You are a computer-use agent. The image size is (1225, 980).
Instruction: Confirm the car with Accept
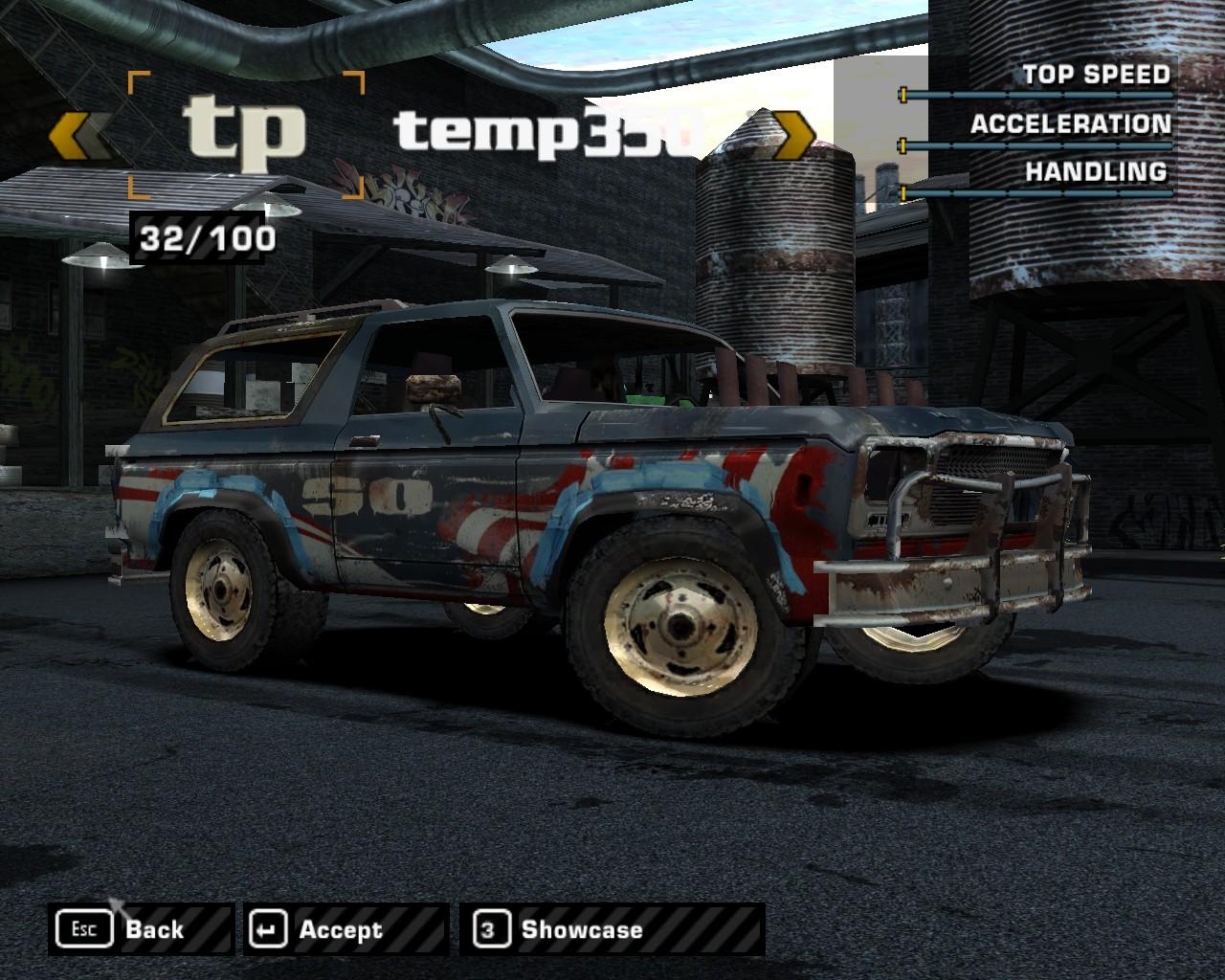(345, 929)
